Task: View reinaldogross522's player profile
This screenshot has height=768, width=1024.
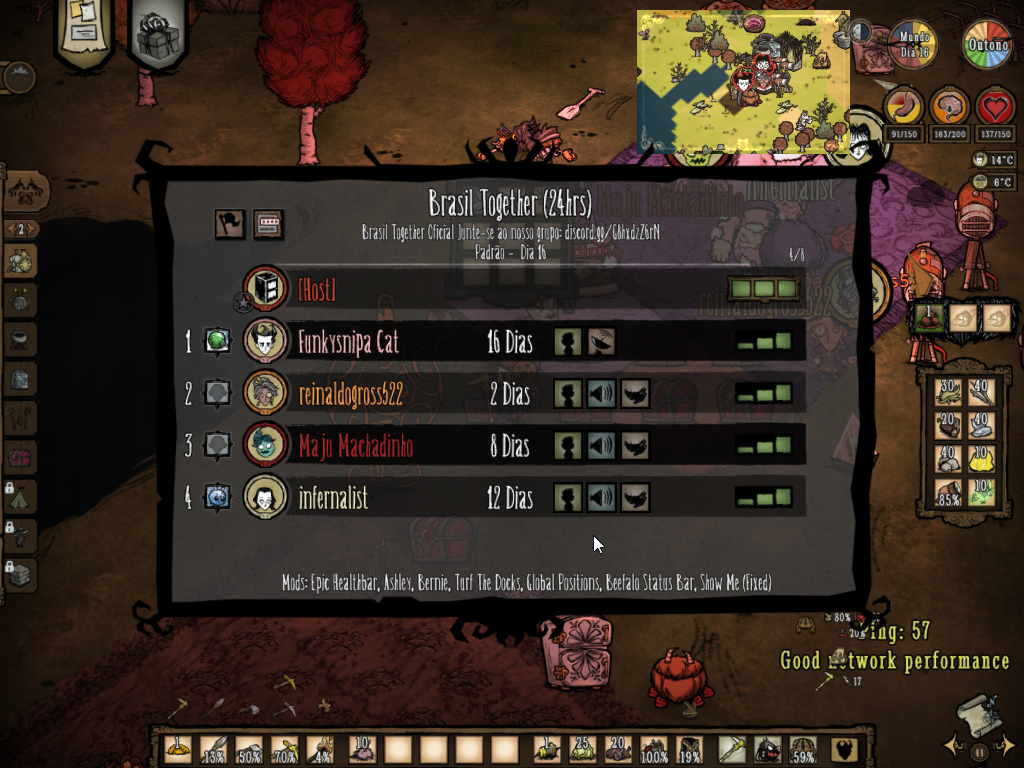Action: 569,394
